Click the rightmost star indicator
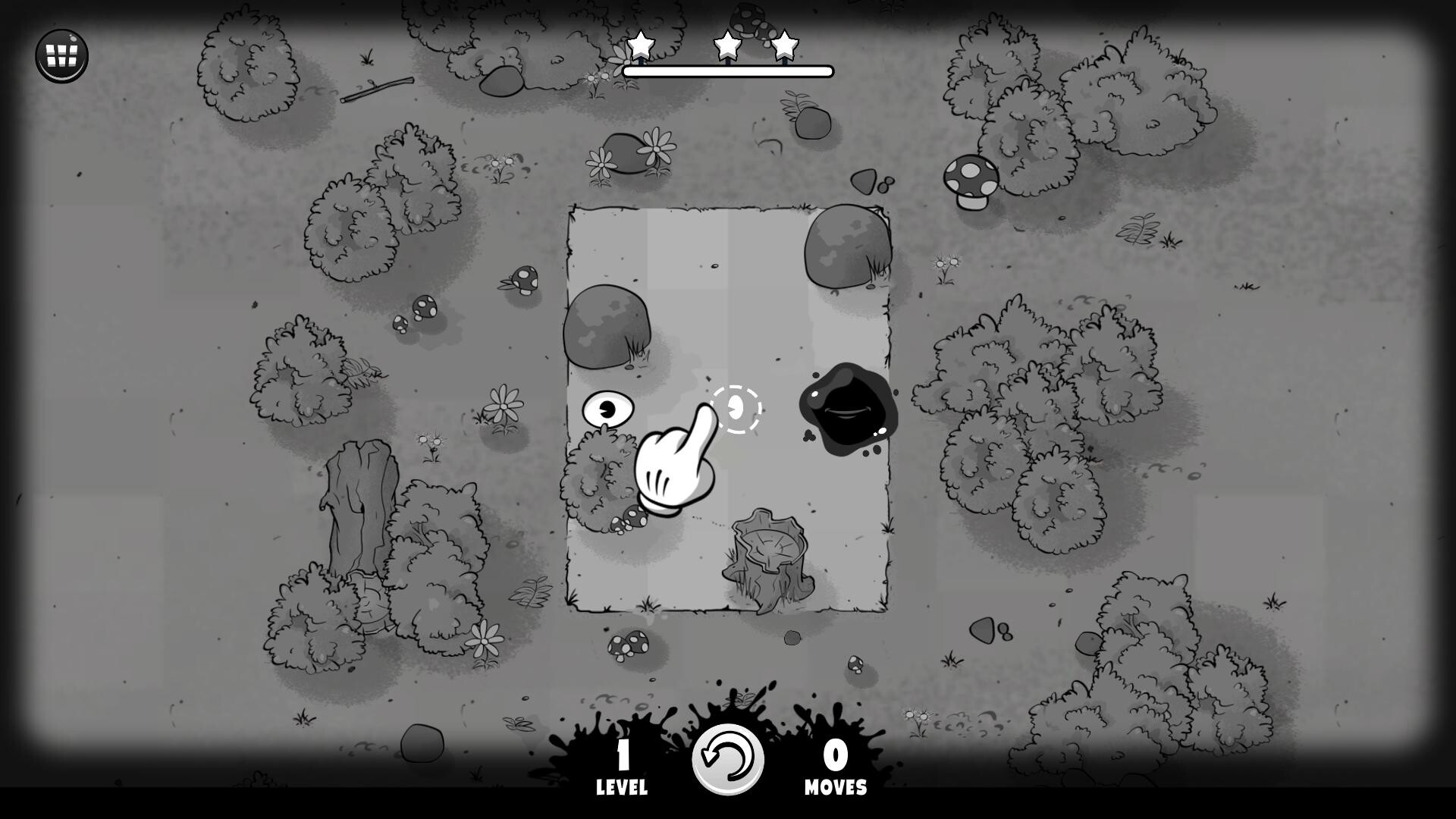This screenshot has width=1456, height=819. [x=784, y=45]
